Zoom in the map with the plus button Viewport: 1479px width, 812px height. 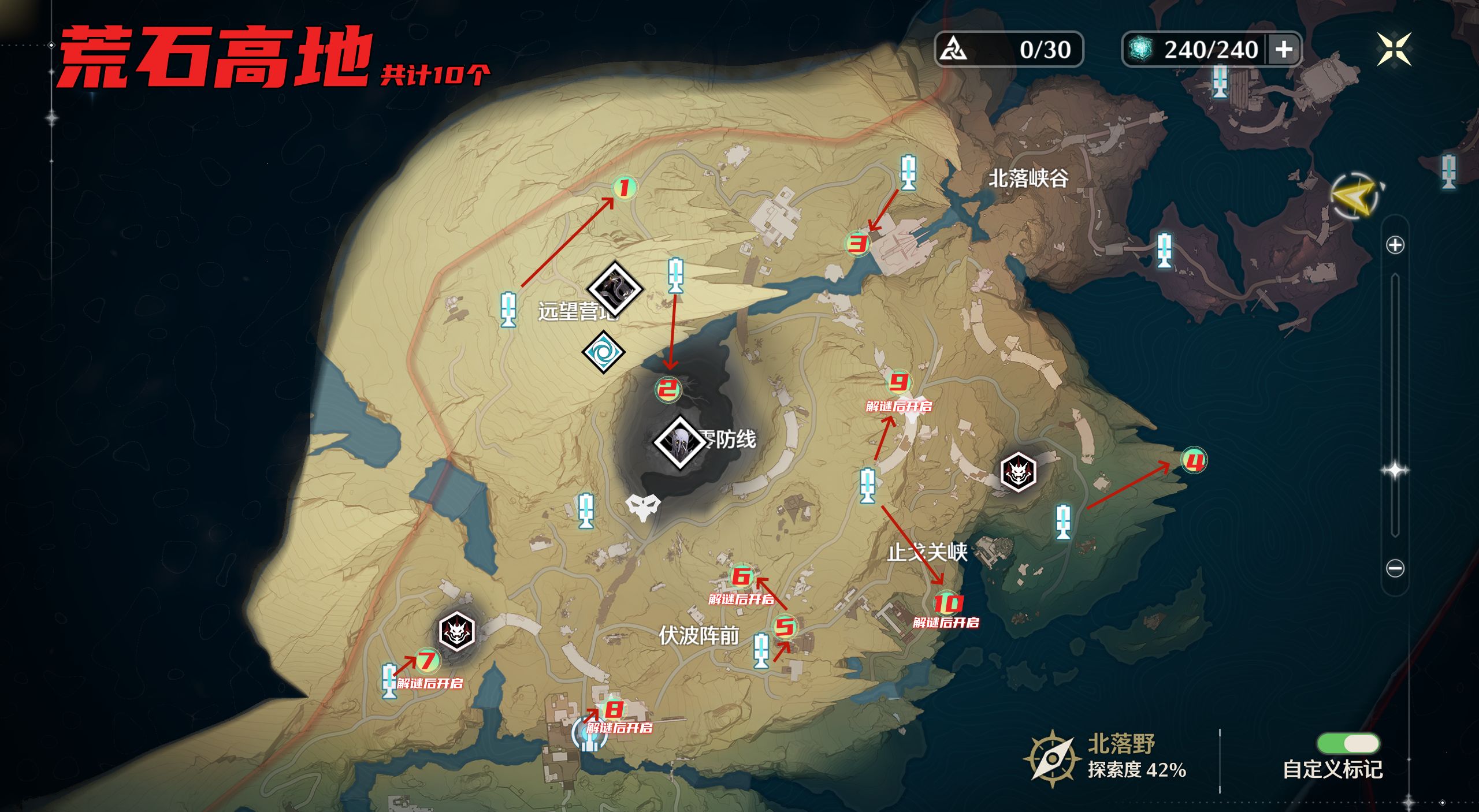point(1395,245)
